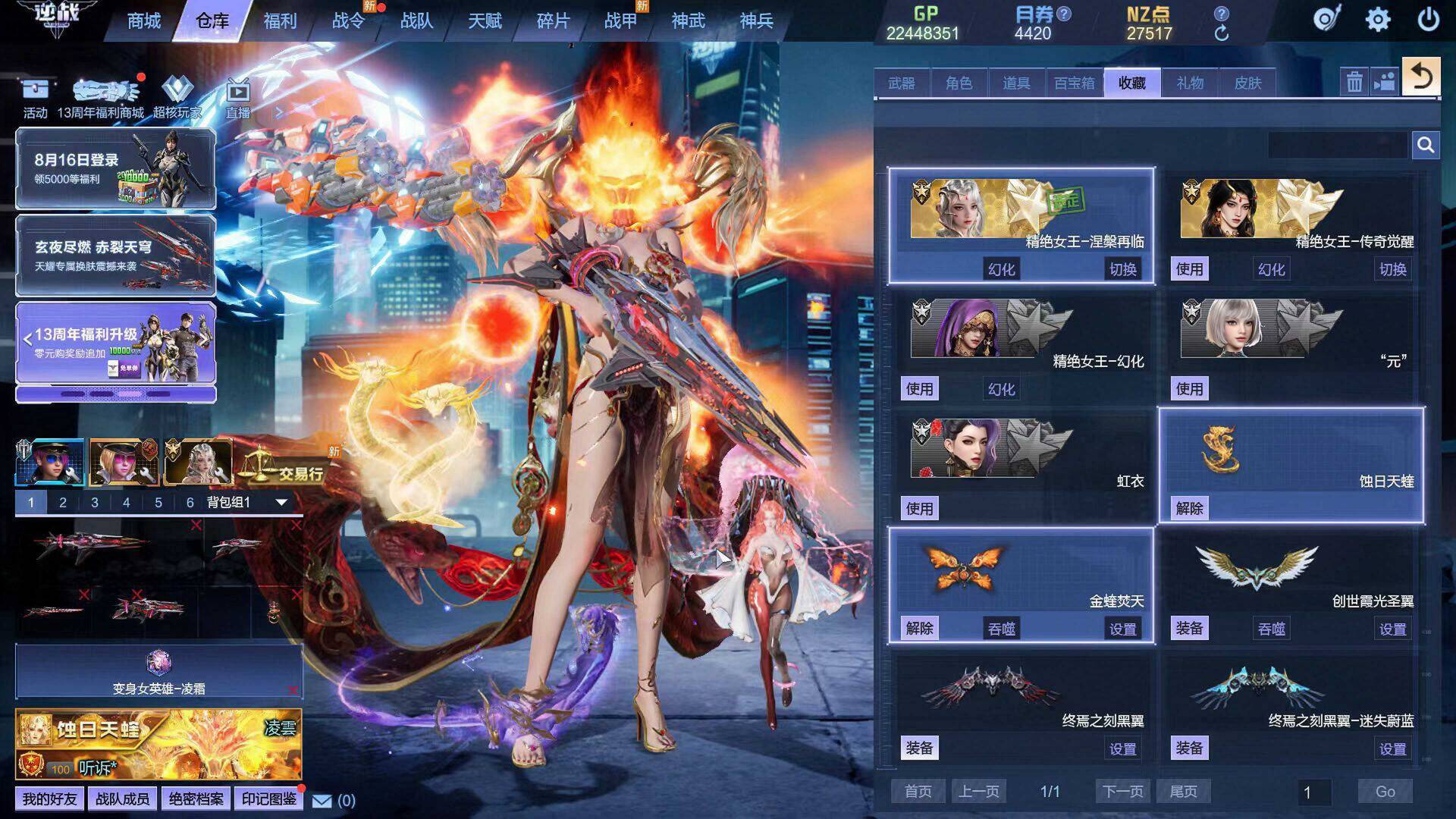The height and width of the screenshot is (819, 1456).
Task: Click the gear settings icon
Action: pyautogui.click(x=1377, y=20)
